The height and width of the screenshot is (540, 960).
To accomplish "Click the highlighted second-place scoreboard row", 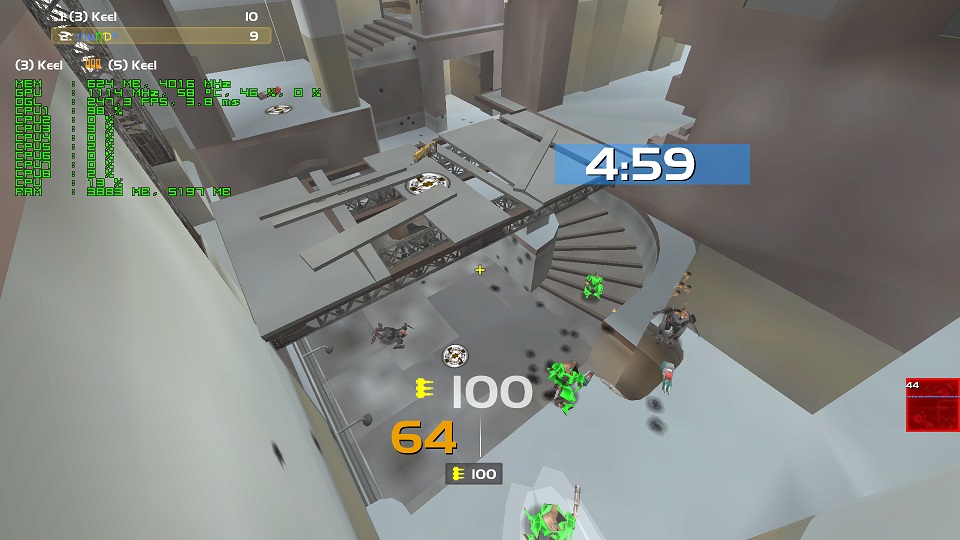I will click(x=161, y=36).
